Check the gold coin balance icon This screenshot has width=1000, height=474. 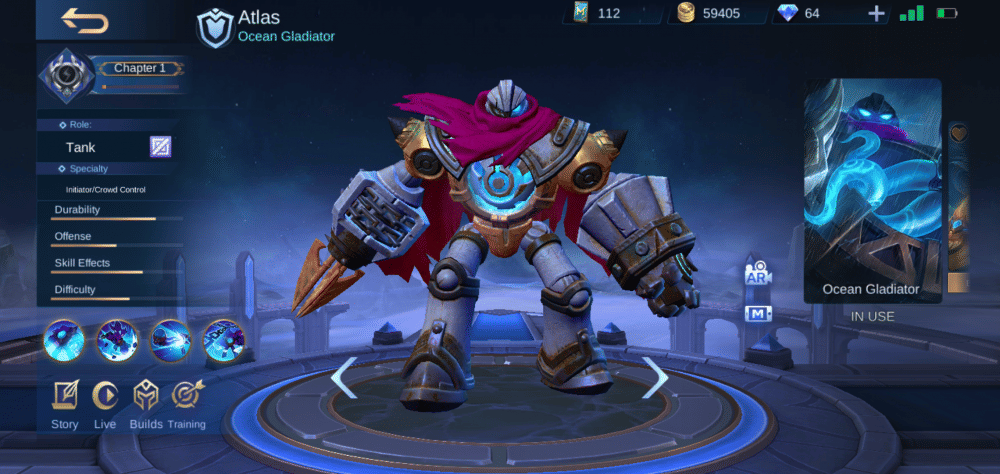686,13
